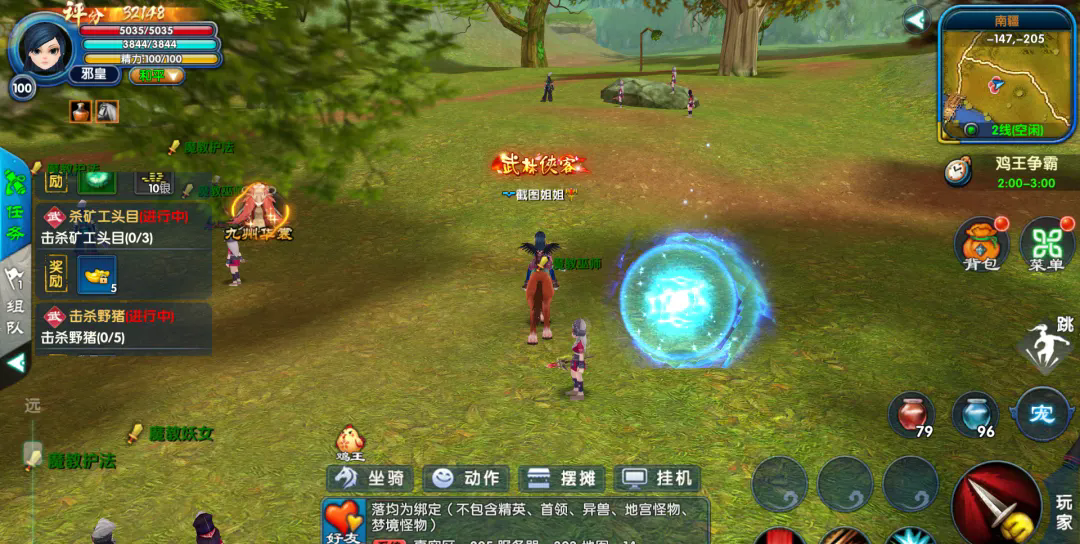The height and width of the screenshot is (544, 1080).
Task: Use the blue mana potion
Action: (975, 415)
